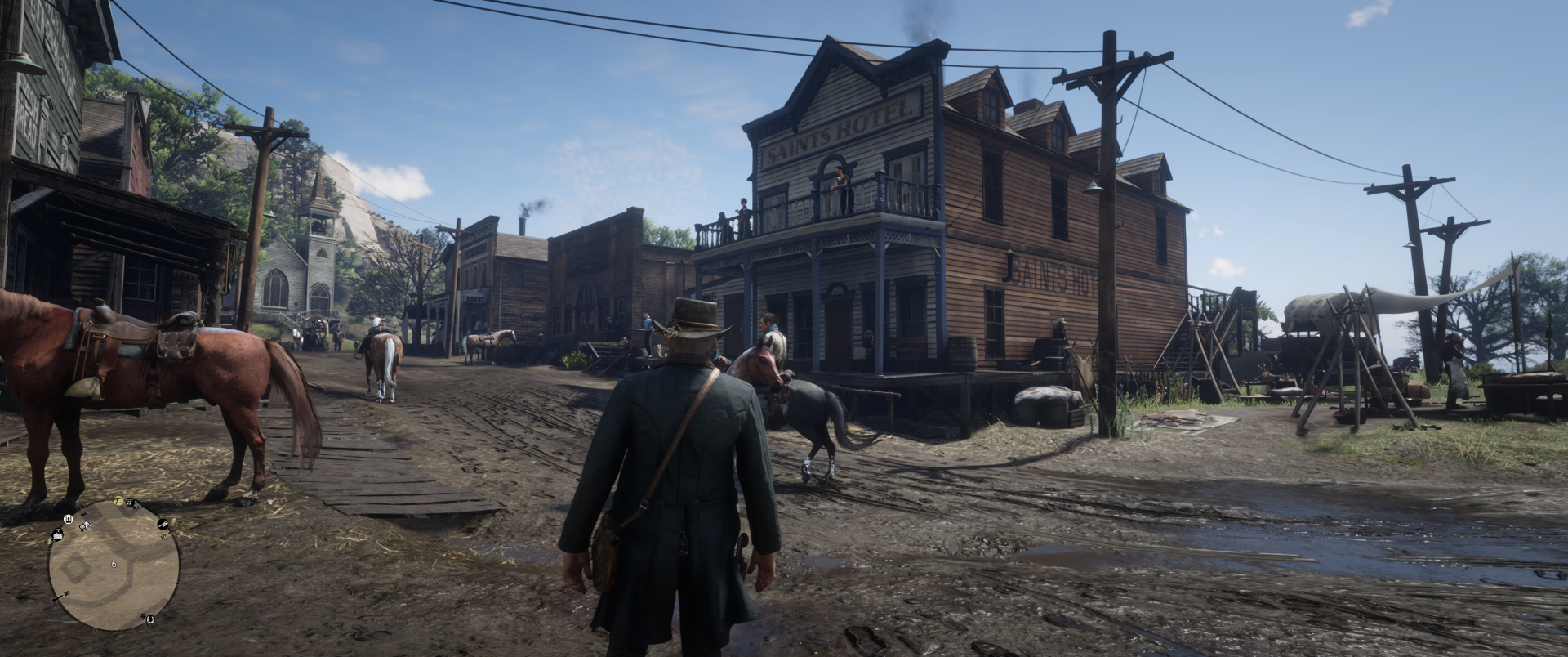Select the yellow gun marker on minimap
Viewport: 1568px width, 657px height.
click(x=118, y=501)
